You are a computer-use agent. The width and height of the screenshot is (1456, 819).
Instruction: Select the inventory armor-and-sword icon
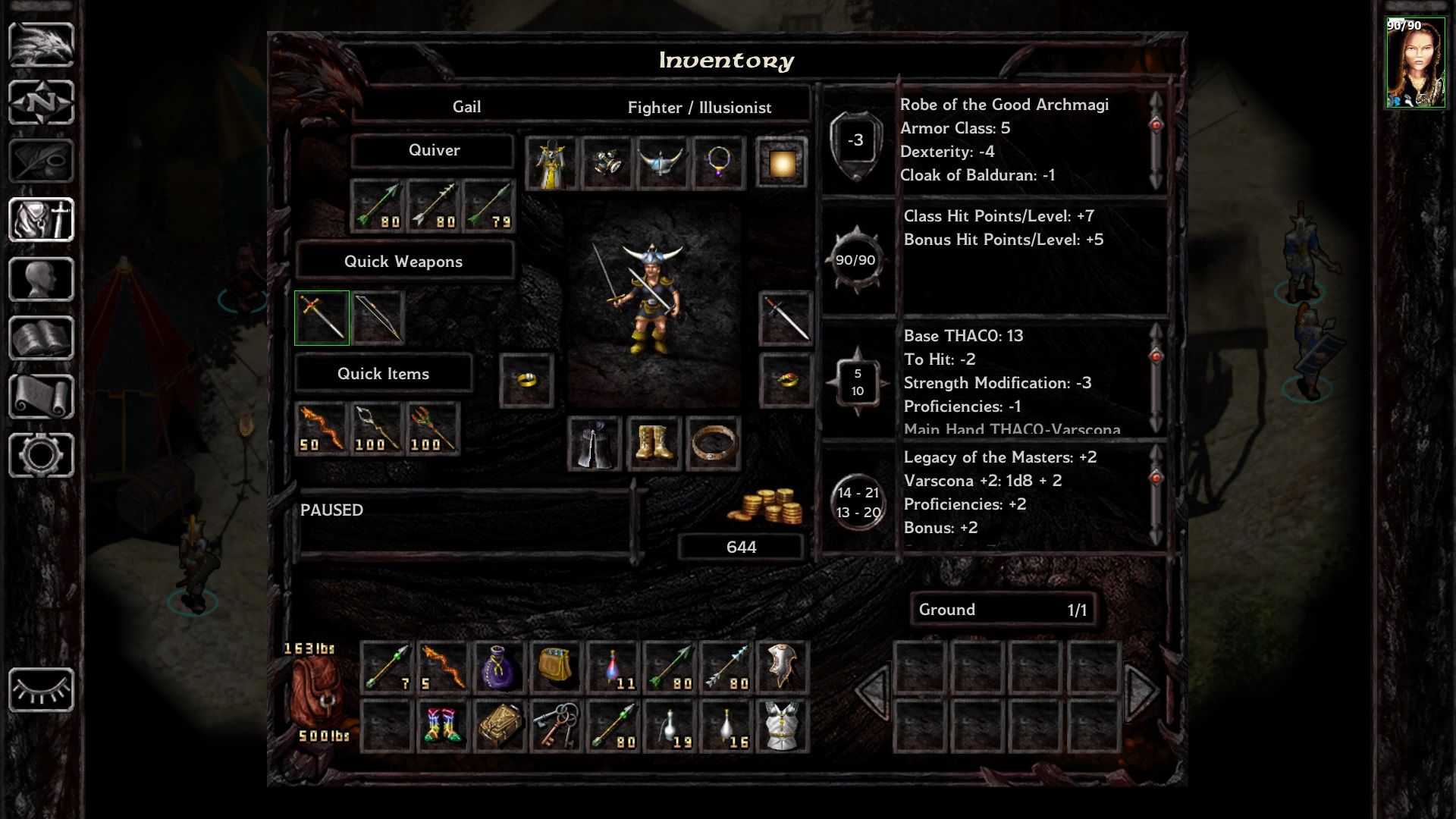pos(42,218)
